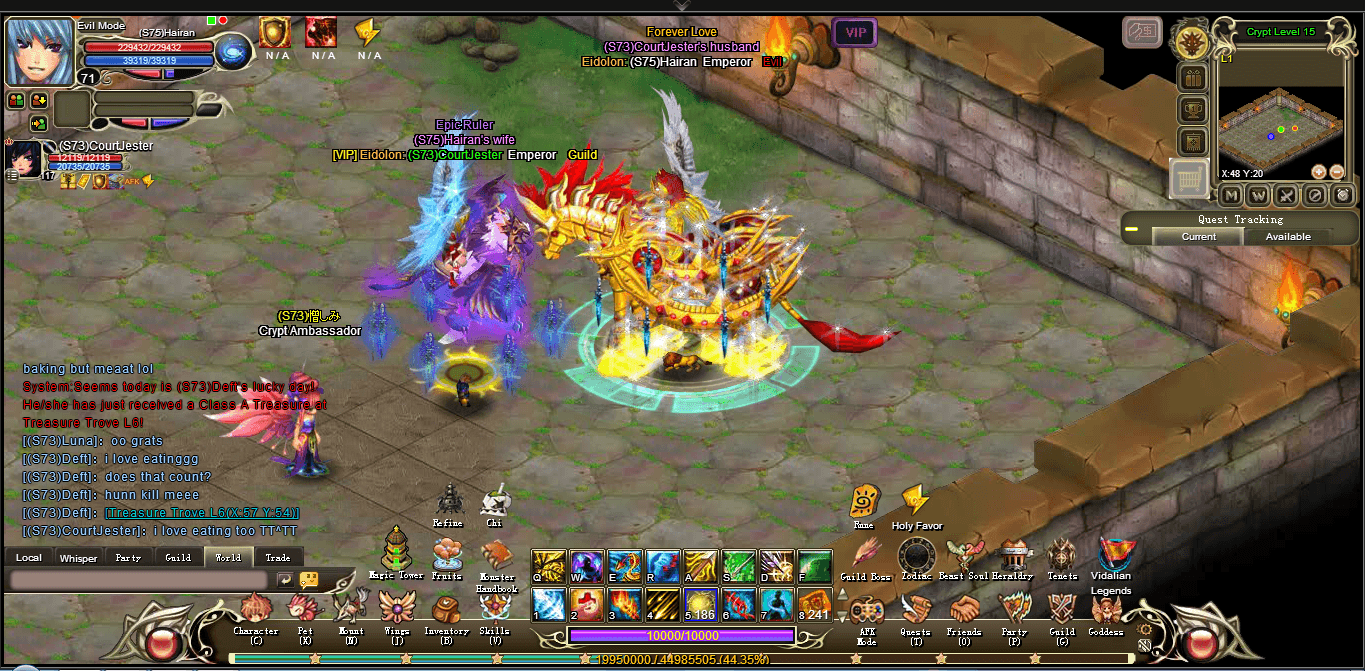Open the Monster Handbook
Screen dimensions: 1365x671
click(x=496, y=557)
